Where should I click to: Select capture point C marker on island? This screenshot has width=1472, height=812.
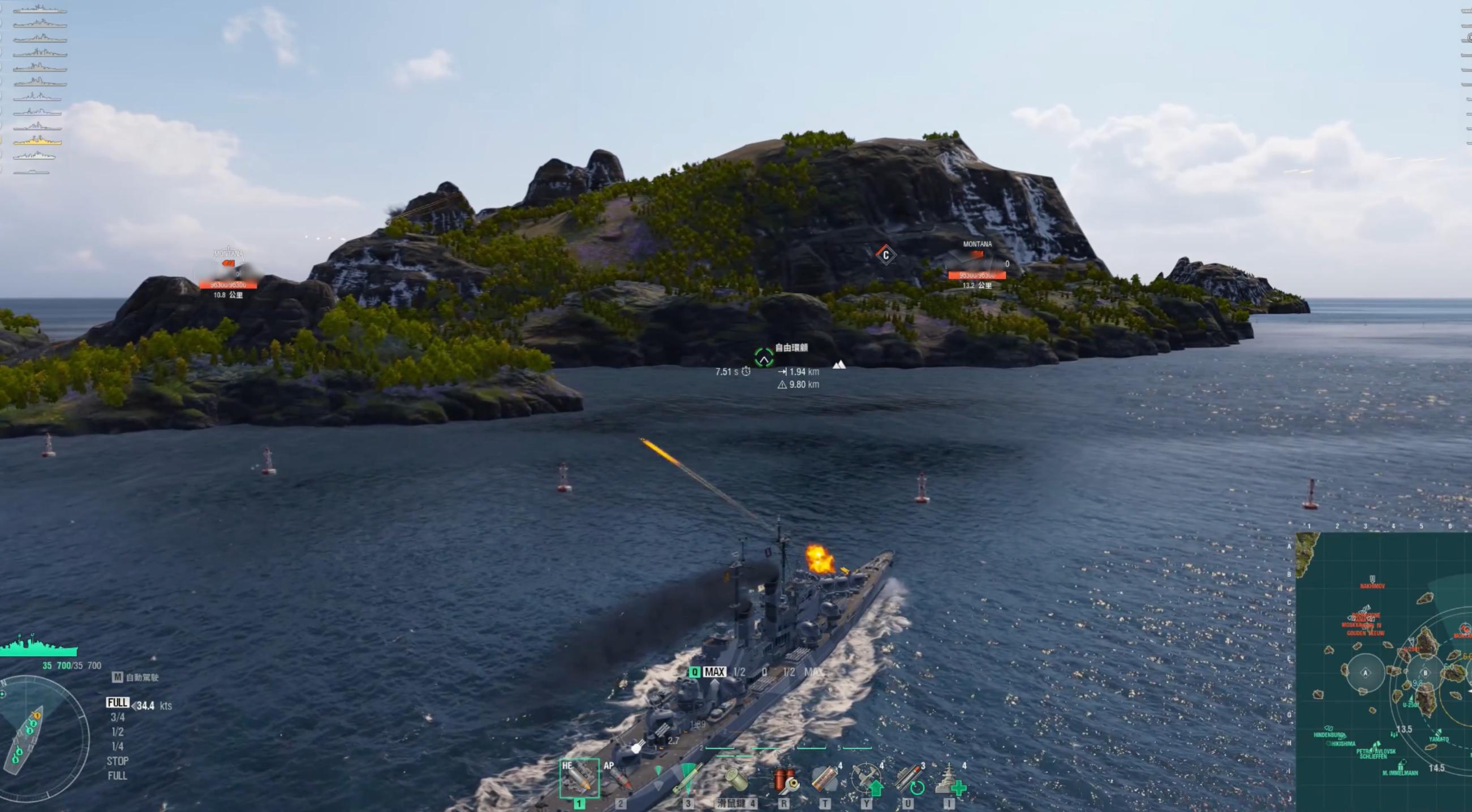pos(887,255)
